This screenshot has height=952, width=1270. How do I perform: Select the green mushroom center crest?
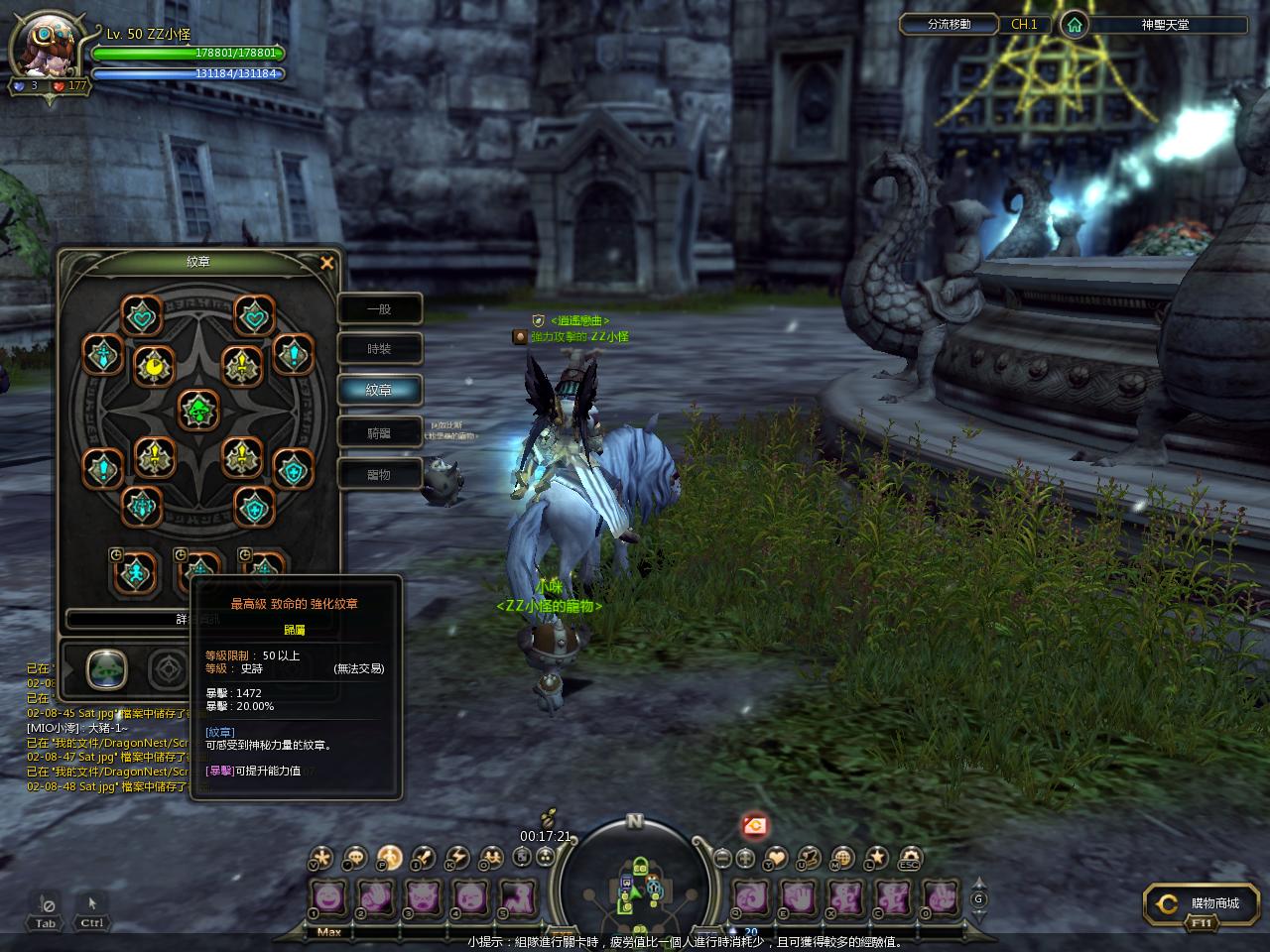(198, 409)
